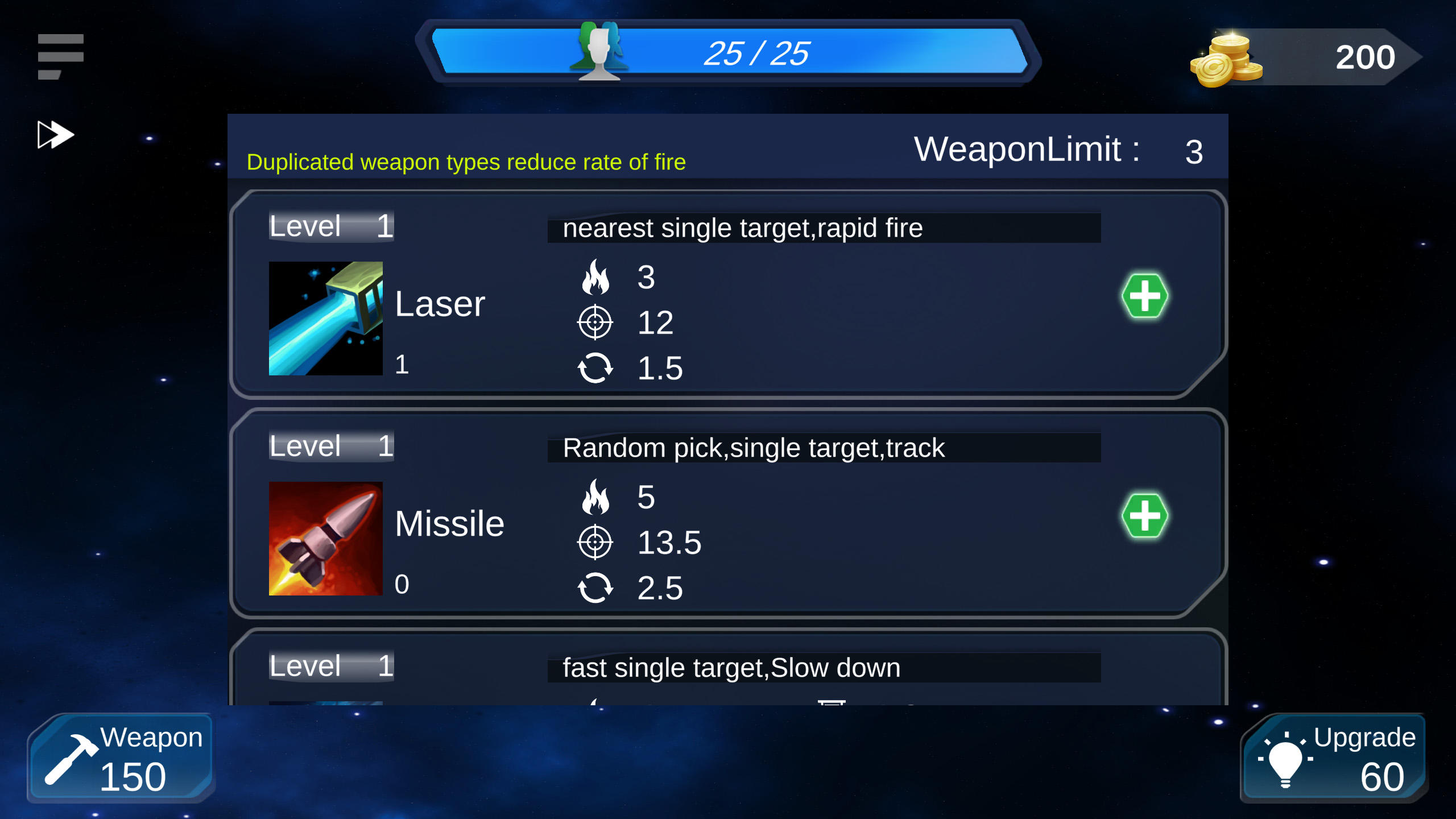This screenshot has height=819, width=1456.
Task: Add the Laser weapon with green plus
Action: click(1145, 296)
